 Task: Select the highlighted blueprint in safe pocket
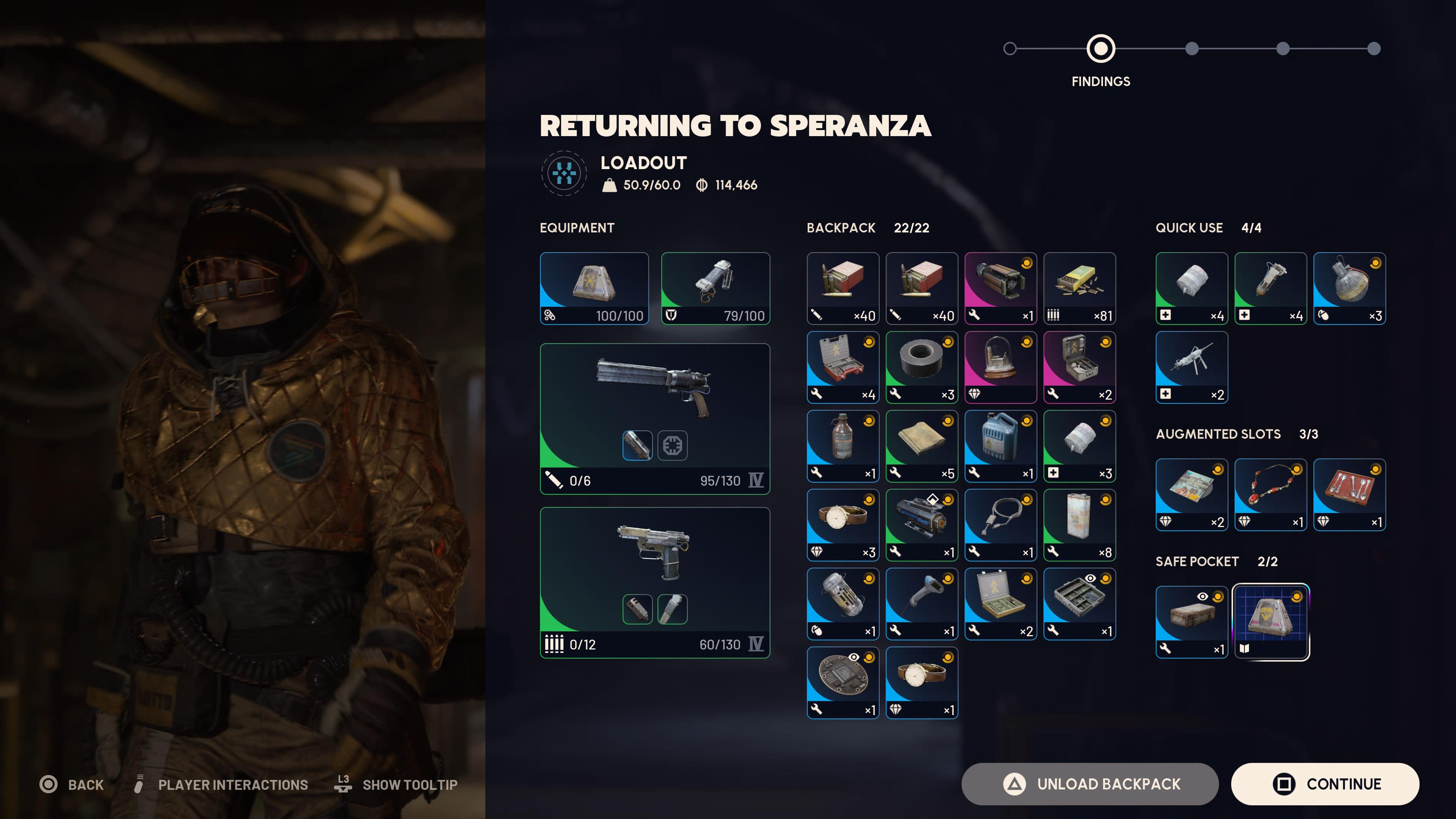(1270, 622)
